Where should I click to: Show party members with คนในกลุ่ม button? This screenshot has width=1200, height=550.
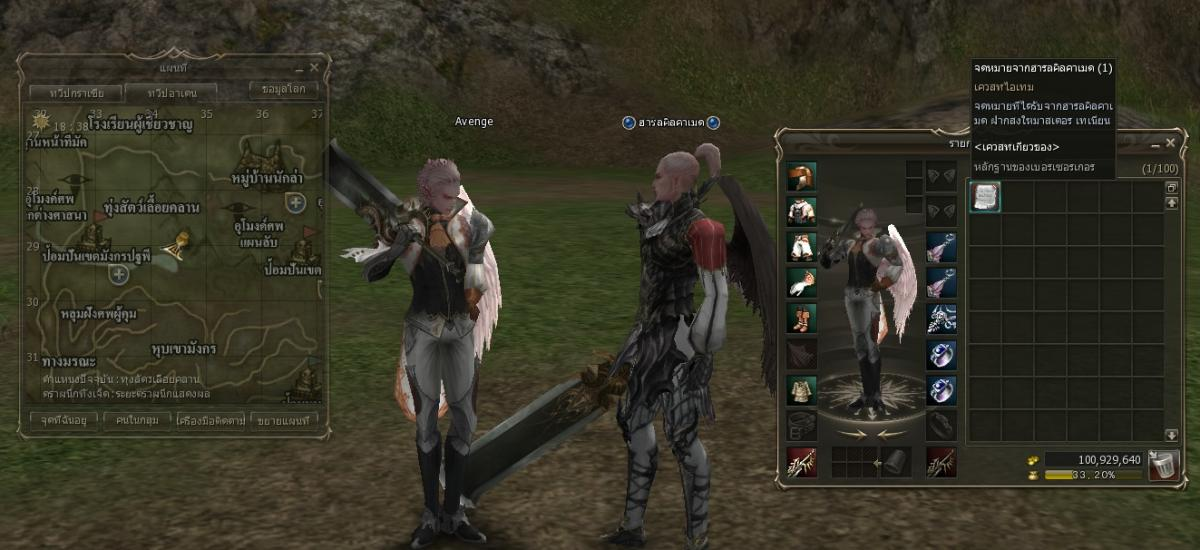tap(136, 420)
